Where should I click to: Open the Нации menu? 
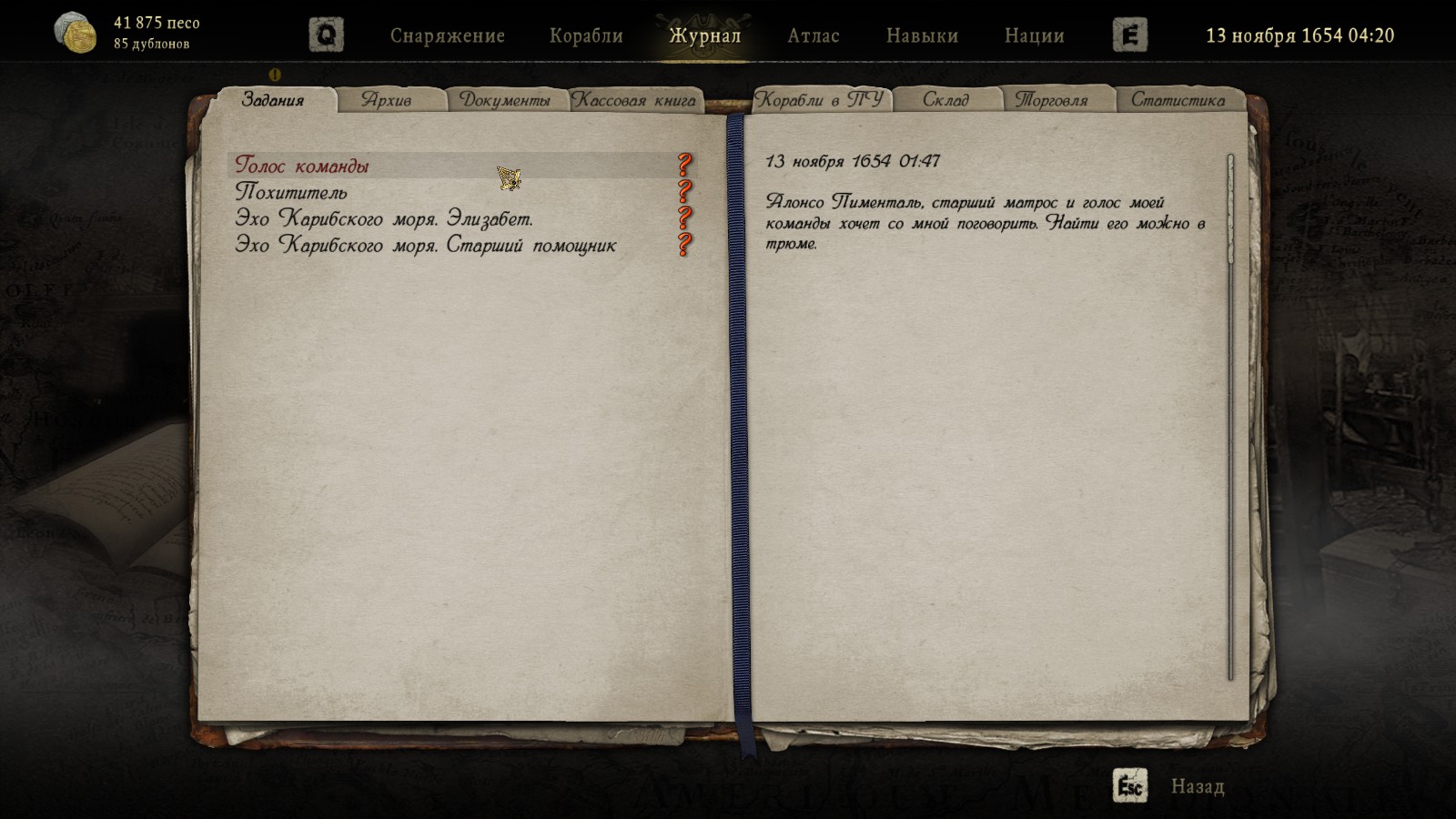click(1034, 35)
